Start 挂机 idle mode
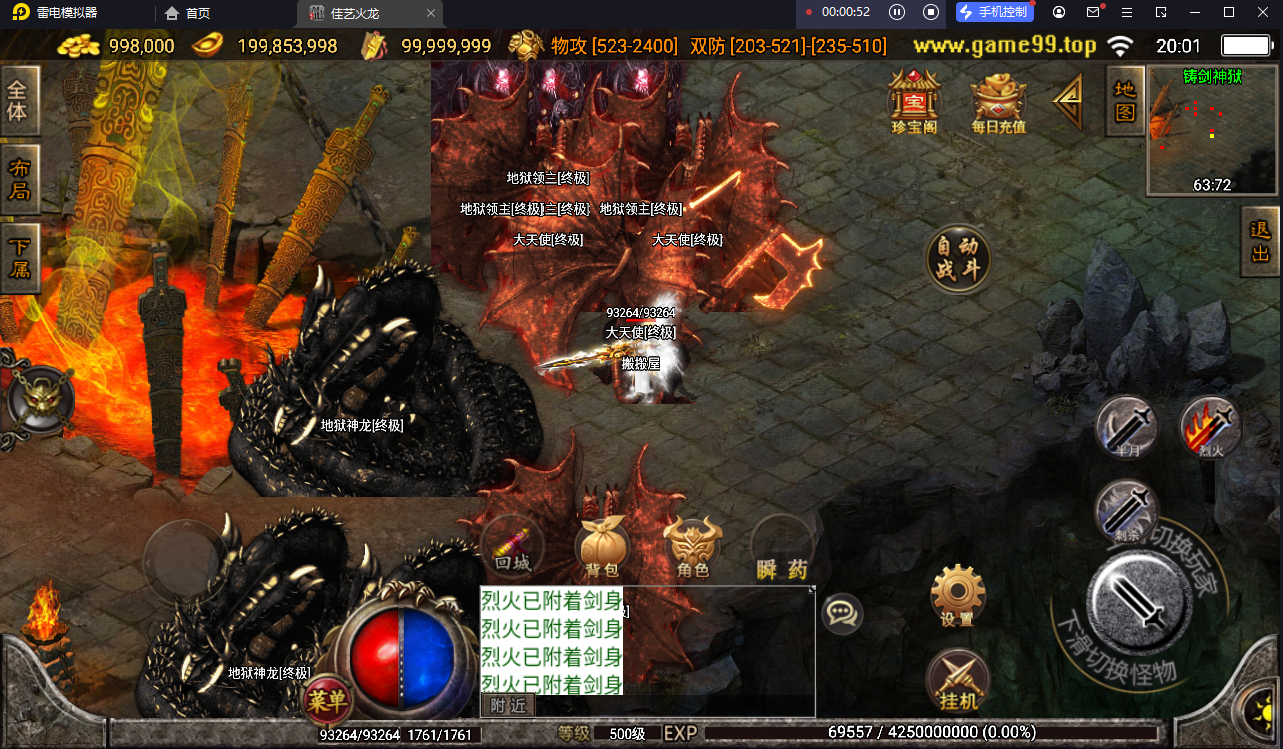The width and height of the screenshot is (1283, 749). (957, 681)
